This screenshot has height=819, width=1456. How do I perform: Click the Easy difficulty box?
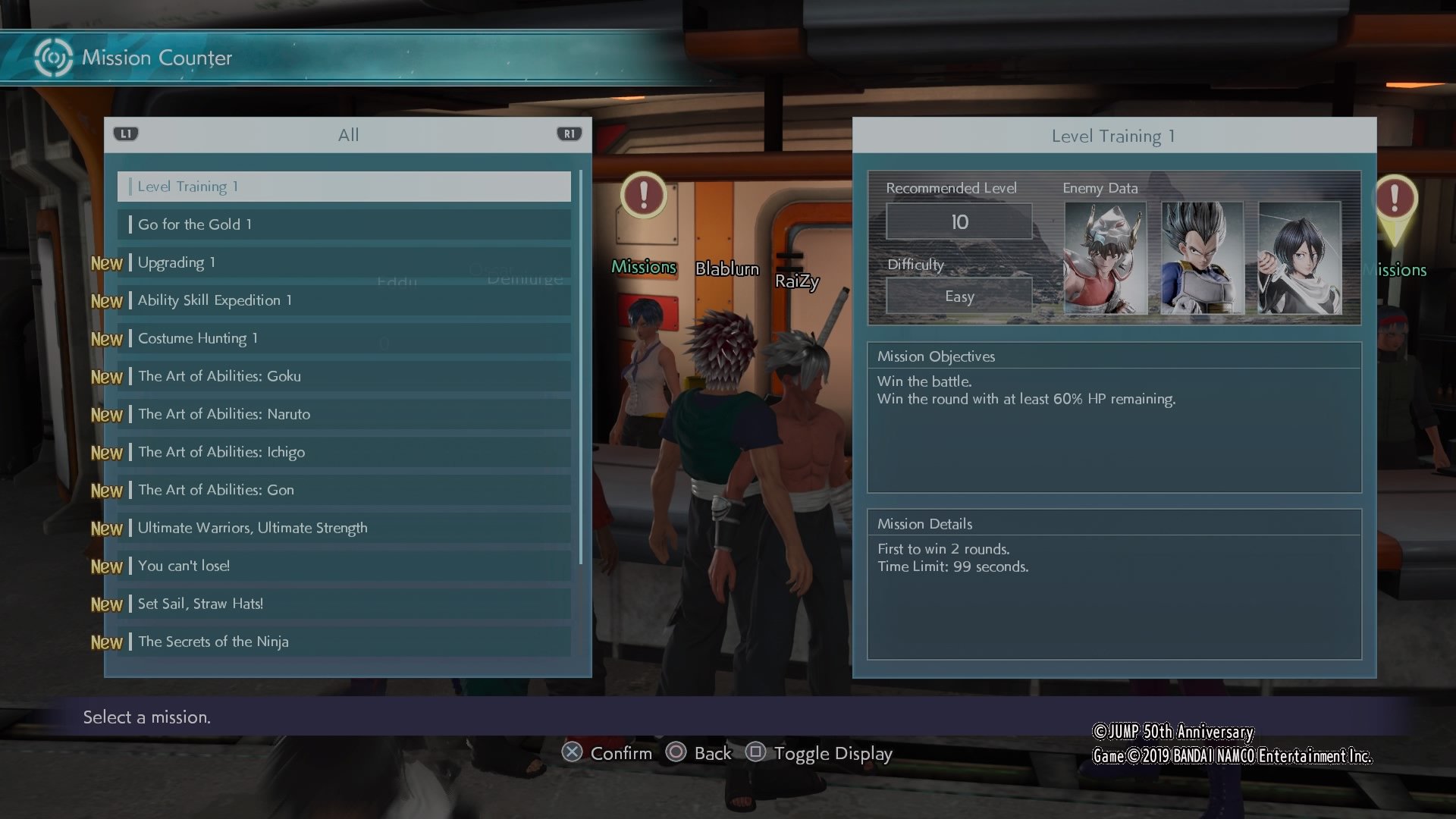pyautogui.click(x=959, y=296)
